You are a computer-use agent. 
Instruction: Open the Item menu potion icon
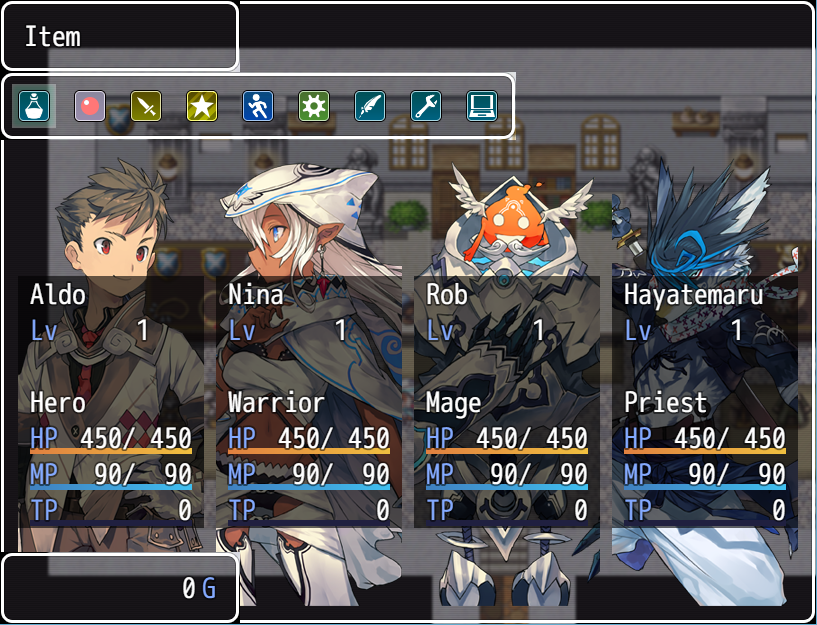coord(34,106)
